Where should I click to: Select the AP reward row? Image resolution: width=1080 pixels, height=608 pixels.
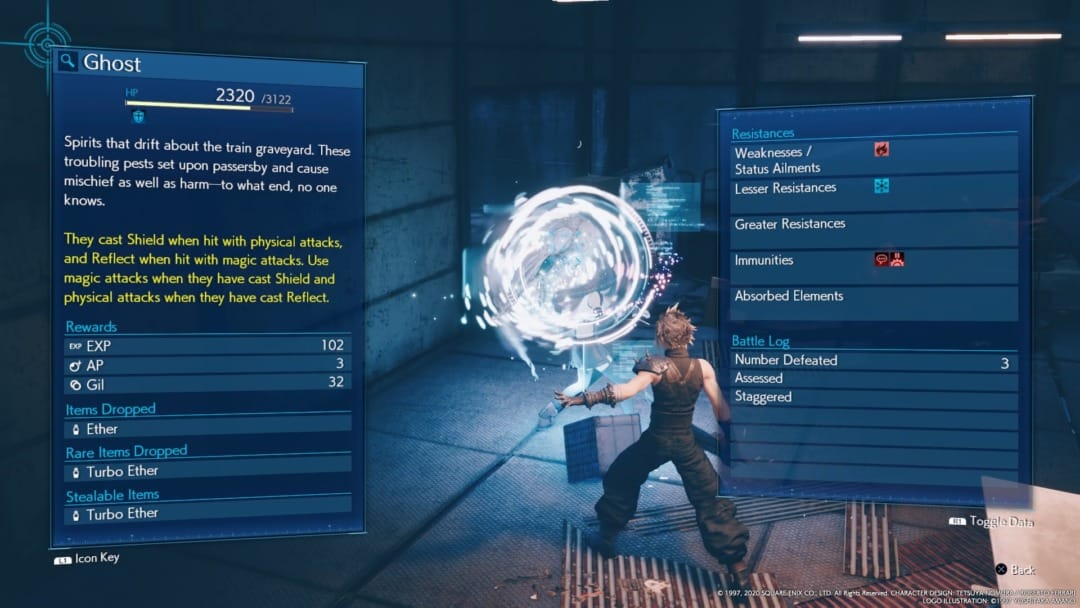tap(208, 365)
